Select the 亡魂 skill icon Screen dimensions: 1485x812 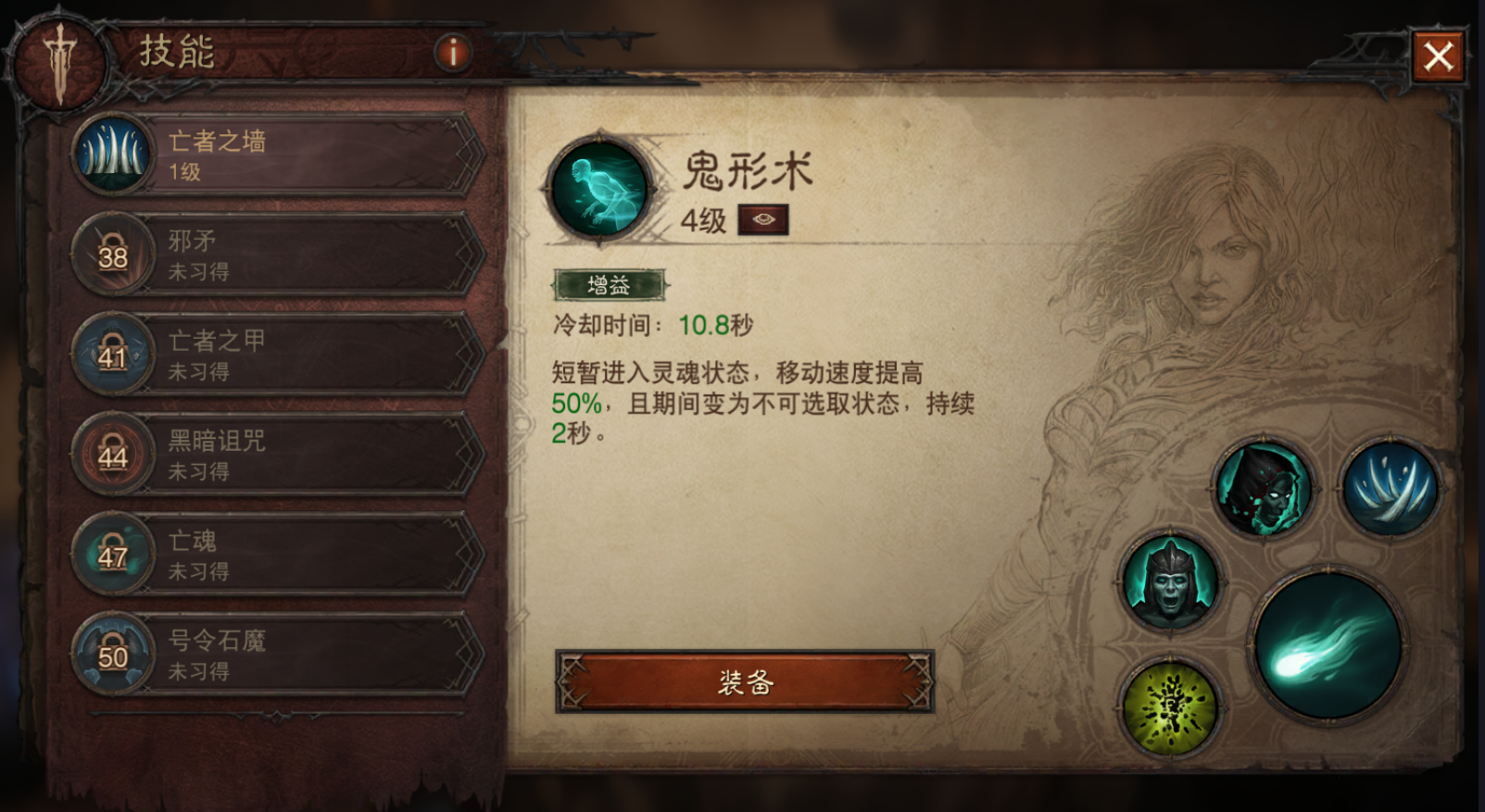pyautogui.click(x=113, y=556)
